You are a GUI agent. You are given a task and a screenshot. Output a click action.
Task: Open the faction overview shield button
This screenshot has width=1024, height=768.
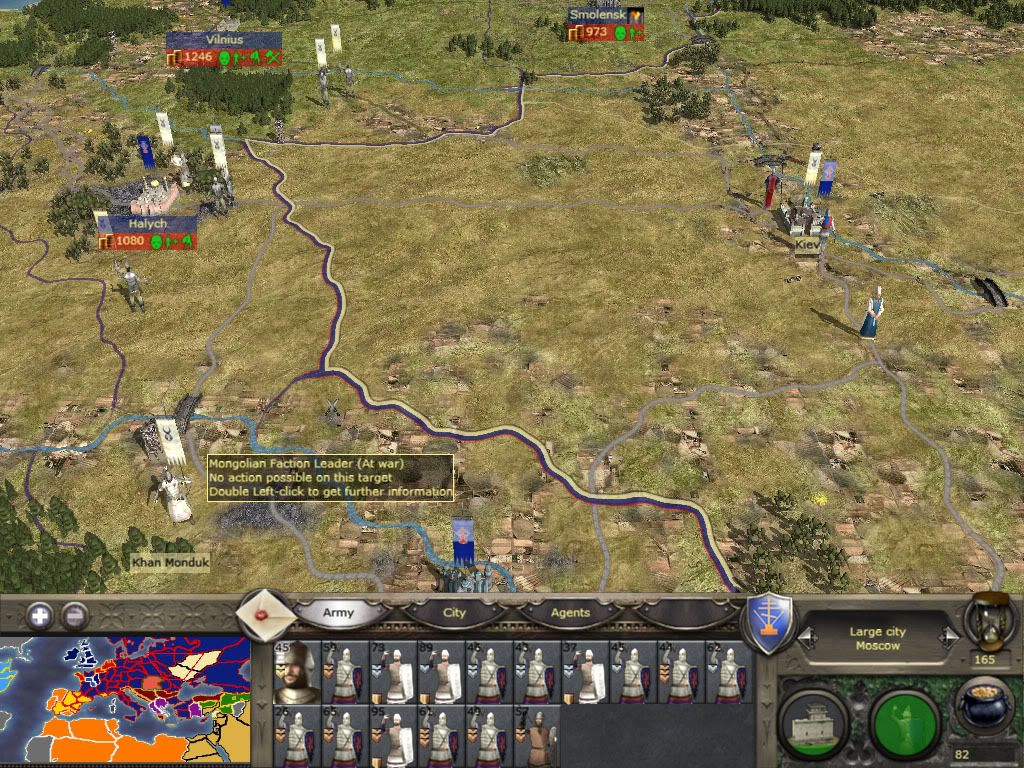click(x=770, y=622)
